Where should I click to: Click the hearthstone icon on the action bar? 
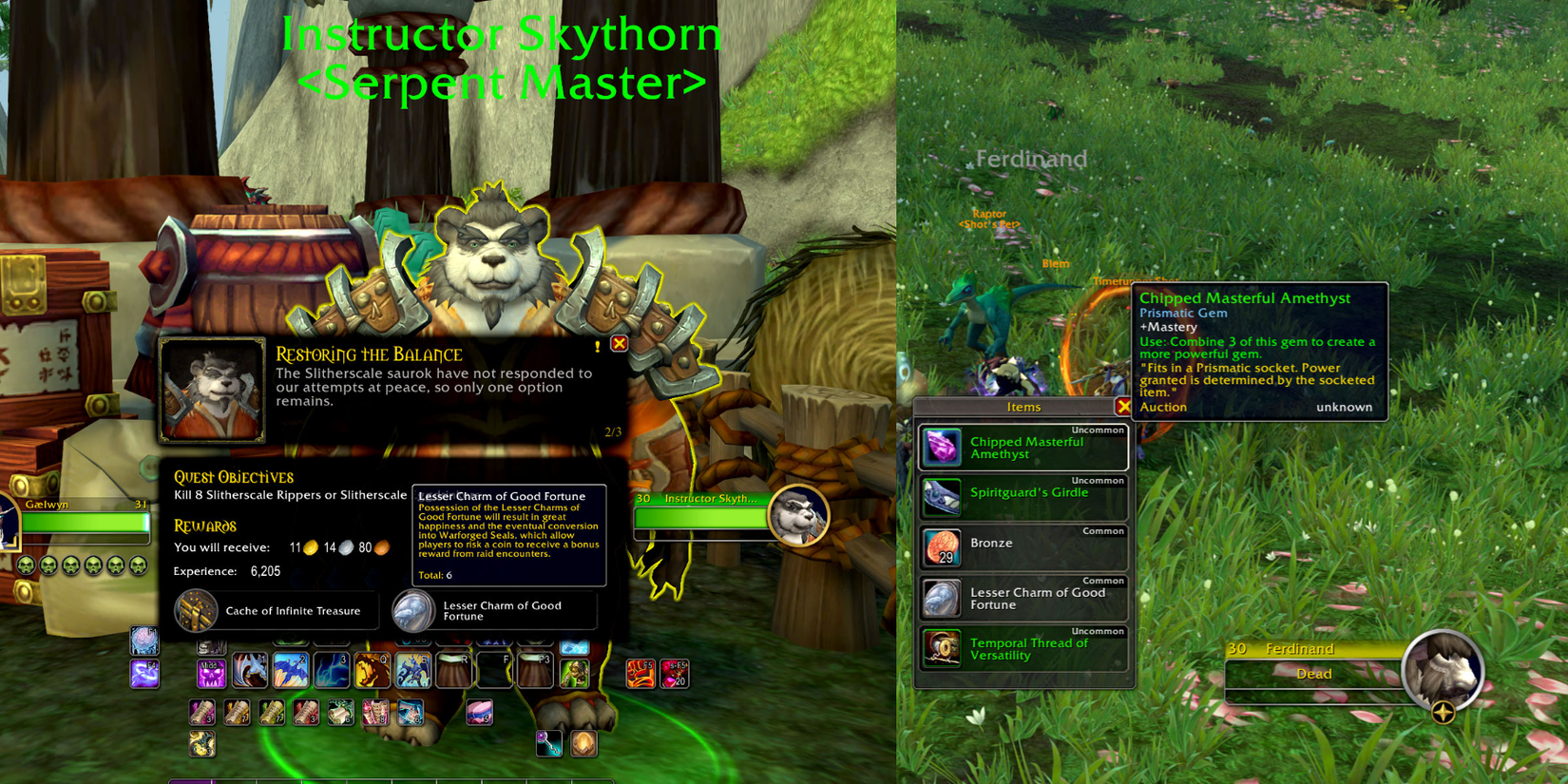pos(583,744)
